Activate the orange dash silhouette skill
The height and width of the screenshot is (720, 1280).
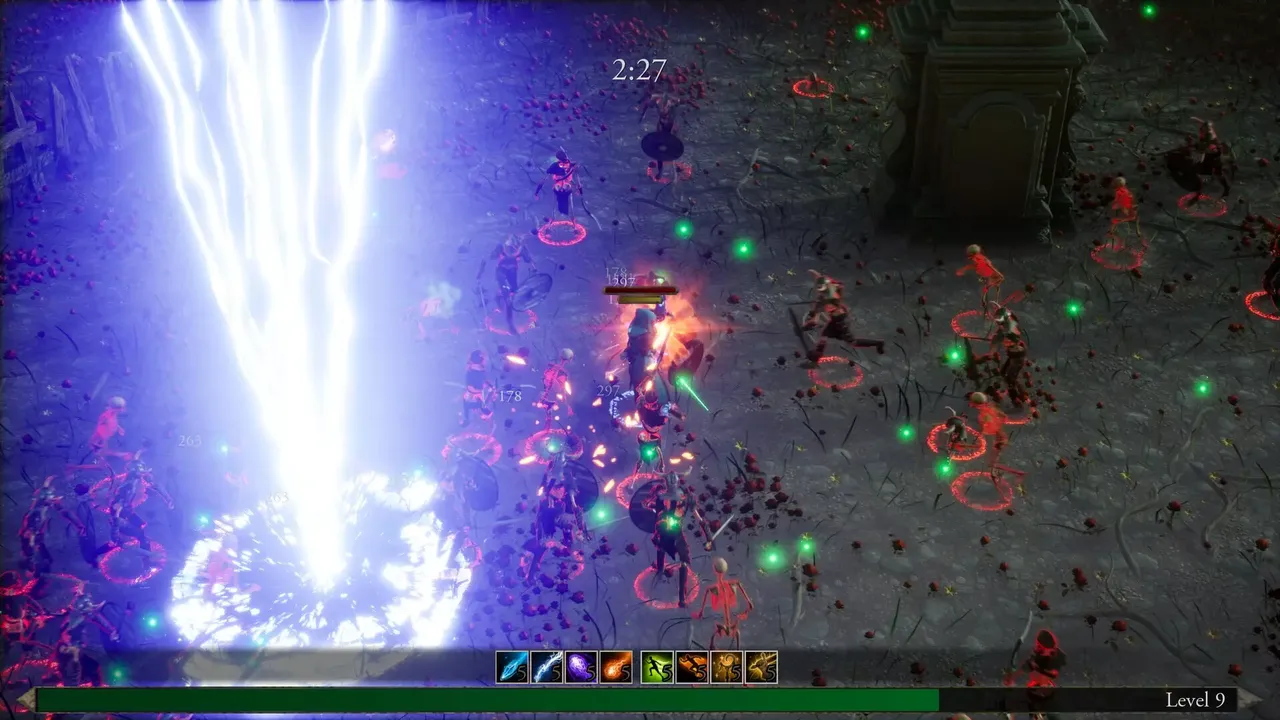[692, 665]
